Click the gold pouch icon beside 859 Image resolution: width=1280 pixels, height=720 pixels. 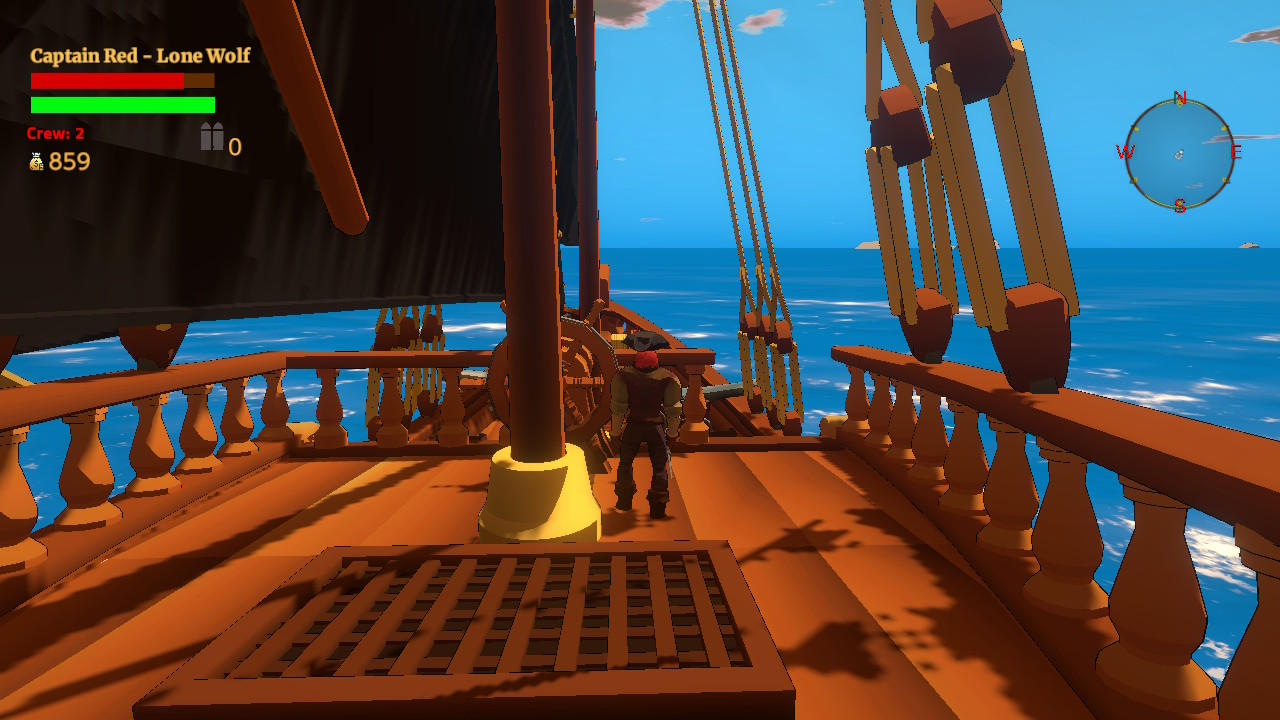pos(37,160)
